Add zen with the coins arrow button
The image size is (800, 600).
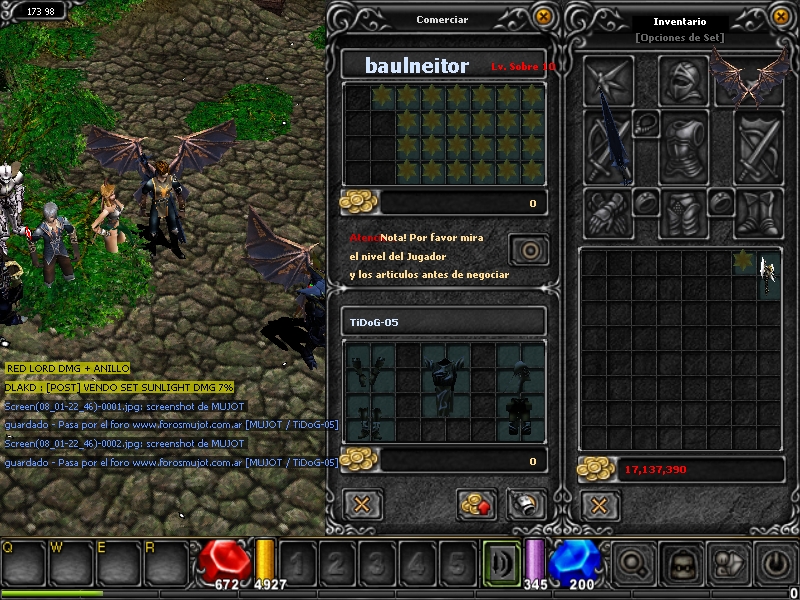click(477, 504)
